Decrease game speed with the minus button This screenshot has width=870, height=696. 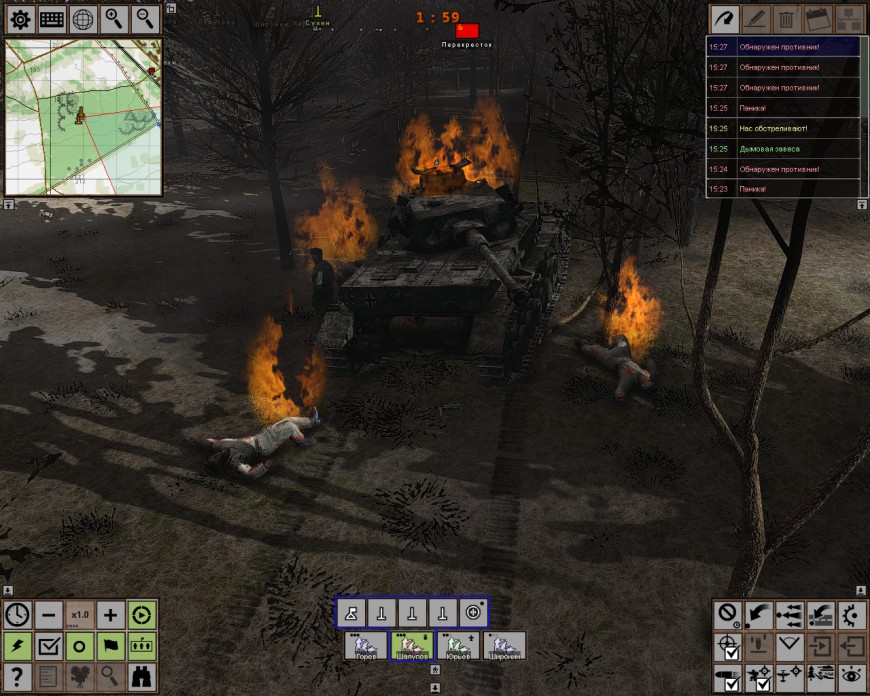click(48, 614)
